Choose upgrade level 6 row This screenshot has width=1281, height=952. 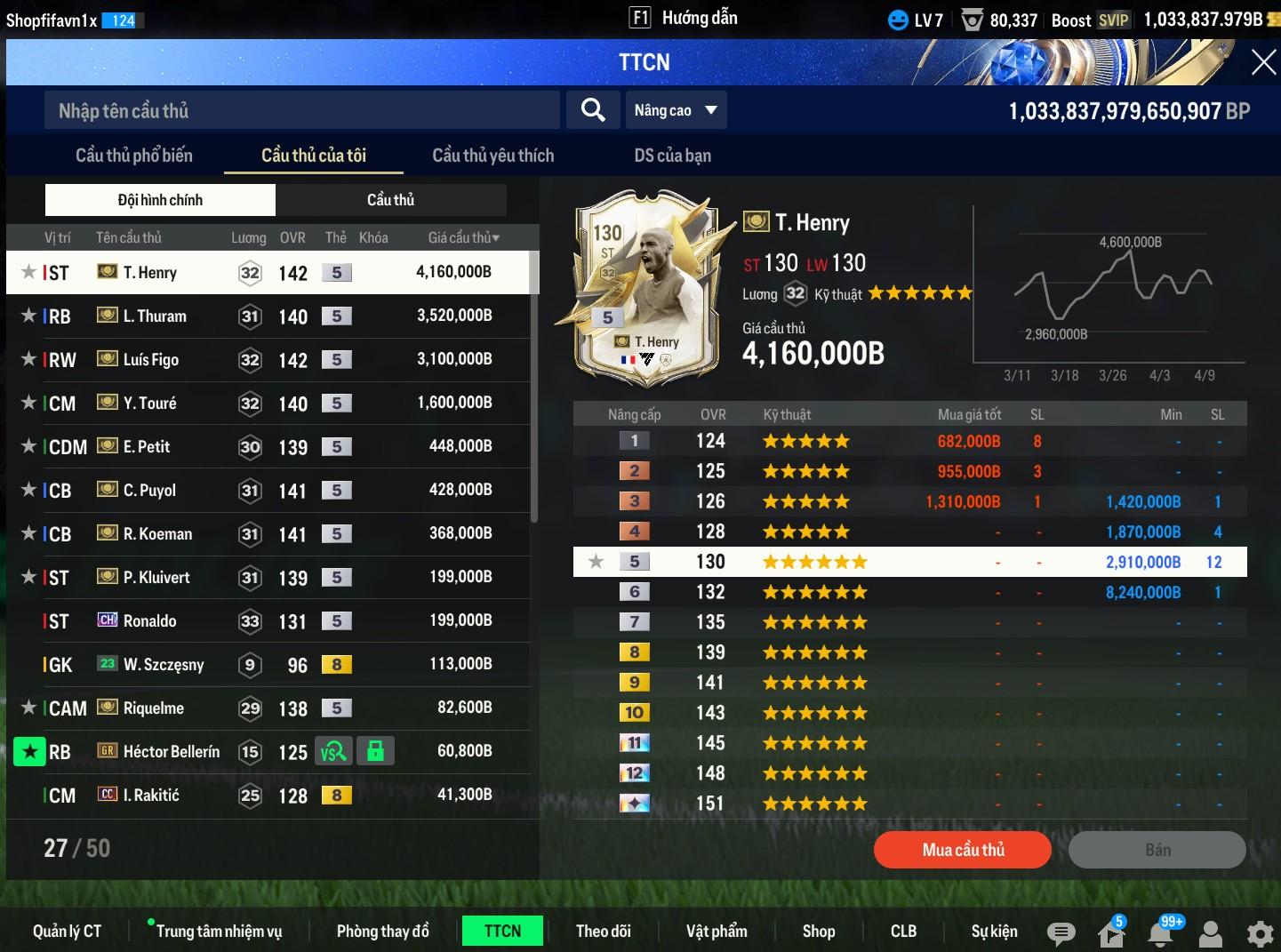pyautogui.click(x=909, y=592)
